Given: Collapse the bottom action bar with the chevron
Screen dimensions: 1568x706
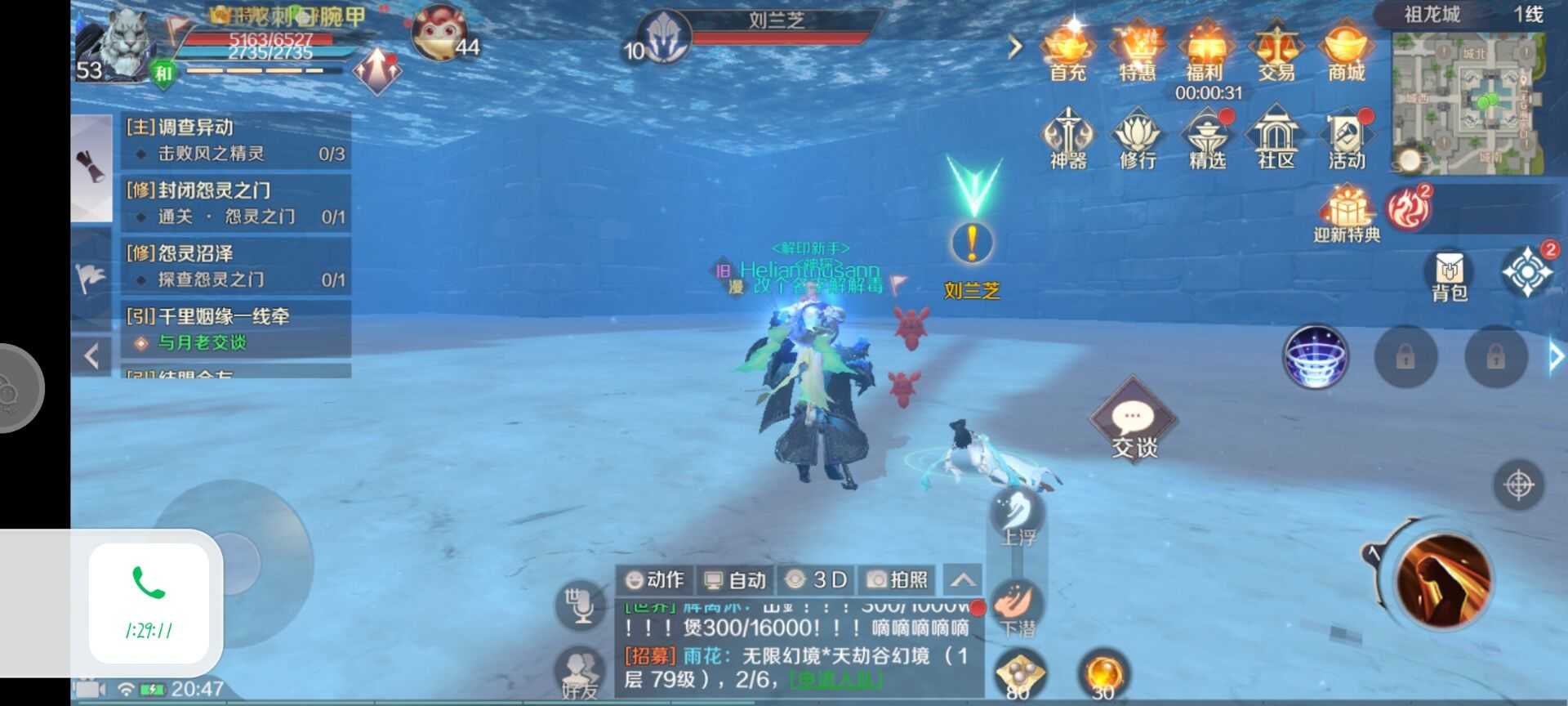Looking at the screenshot, I should pos(964,579).
